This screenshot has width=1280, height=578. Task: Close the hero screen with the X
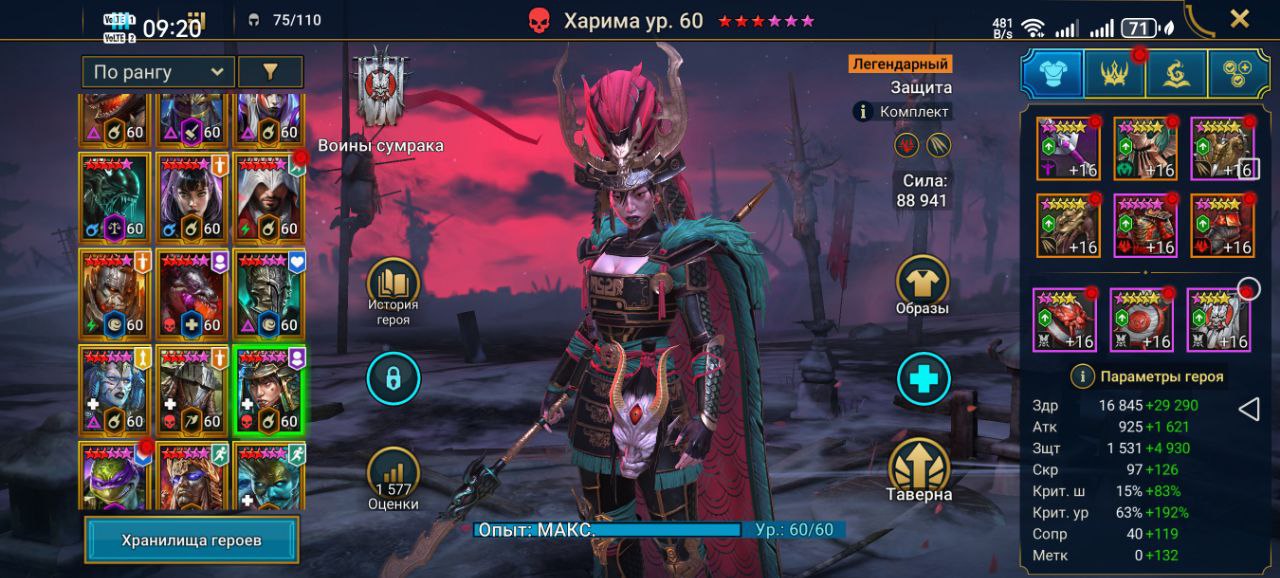click(1239, 18)
